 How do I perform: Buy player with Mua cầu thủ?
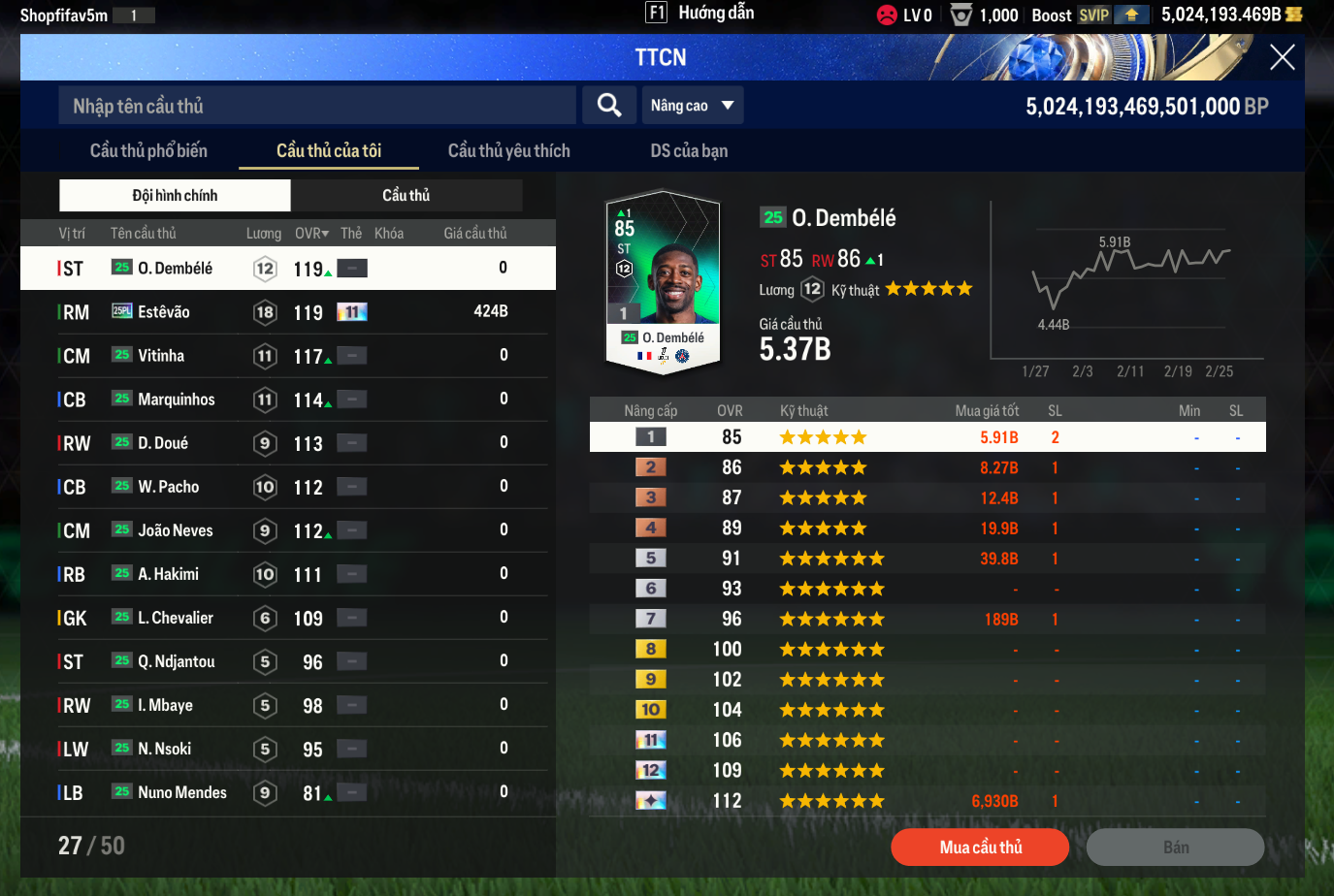click(980, 848)
